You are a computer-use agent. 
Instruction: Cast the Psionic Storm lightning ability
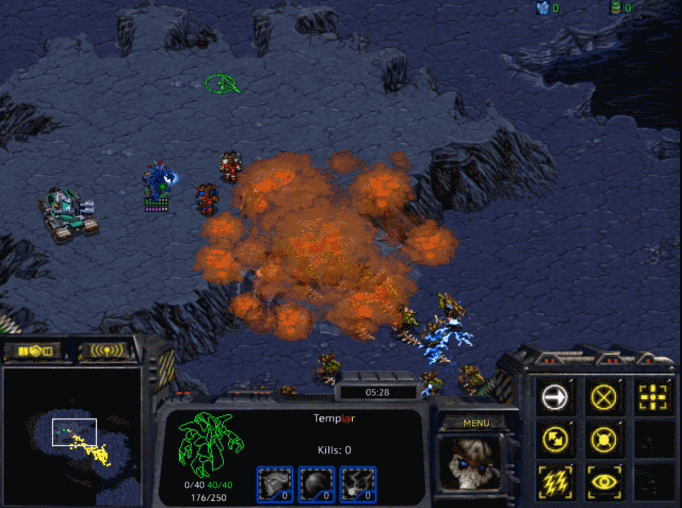click(554, 481)
